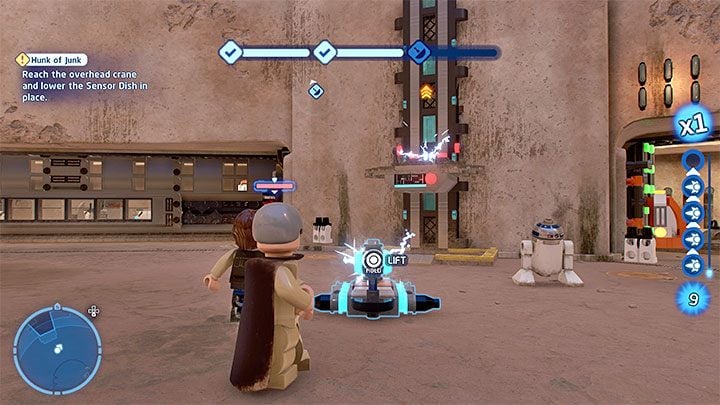
Task: Select the stud counter showing 9
Action: (x=693, y=297)
